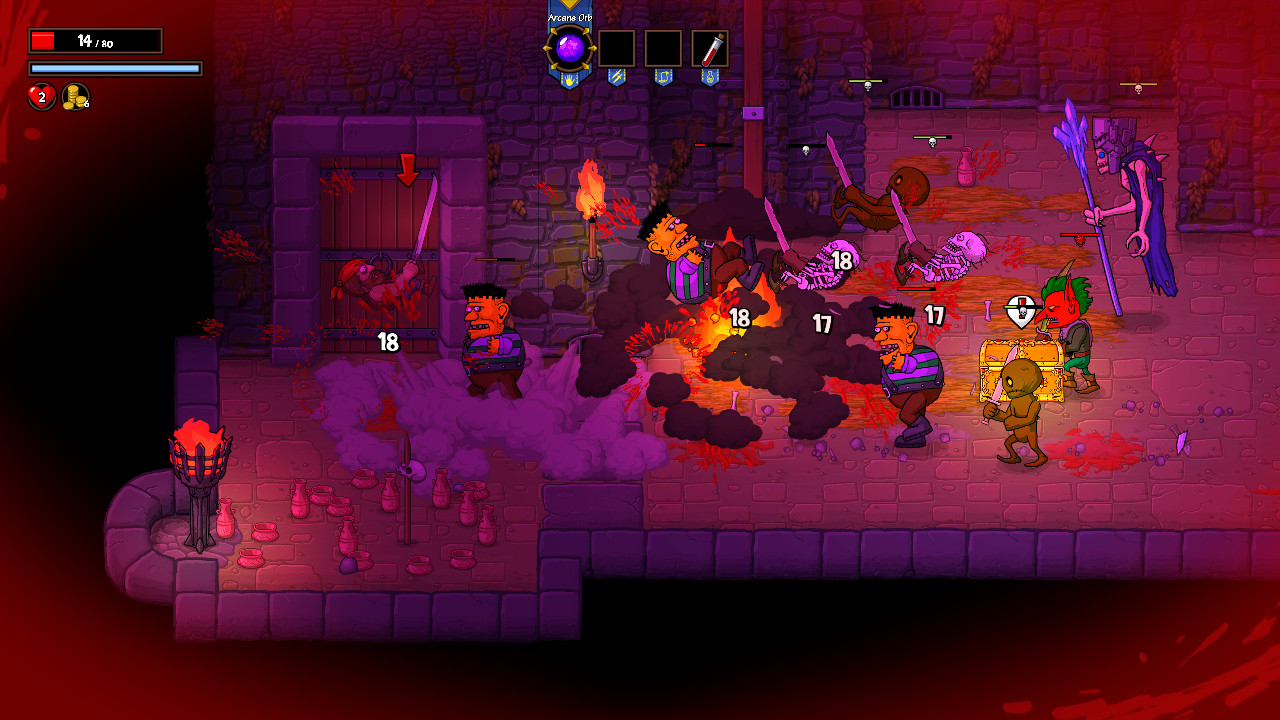Viewport: 1280px width, 720px height.
Task: Click the heart counter showing 2 lives
Action: pos(40,97)
